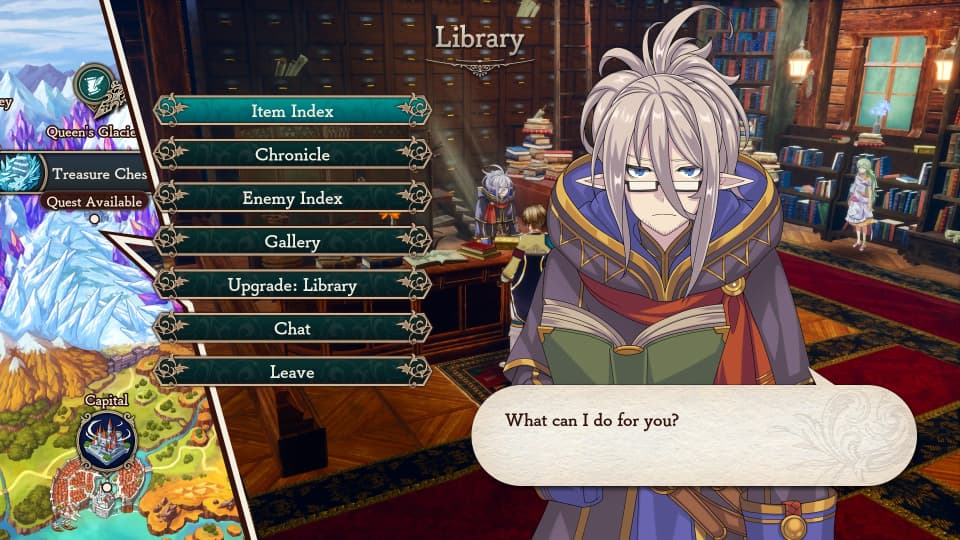Image resolution: width=960 pixels, height=540 pixels.
Task: Select the Chronicle menu entry
Action: pyautogui.click(x=292, y=155)
